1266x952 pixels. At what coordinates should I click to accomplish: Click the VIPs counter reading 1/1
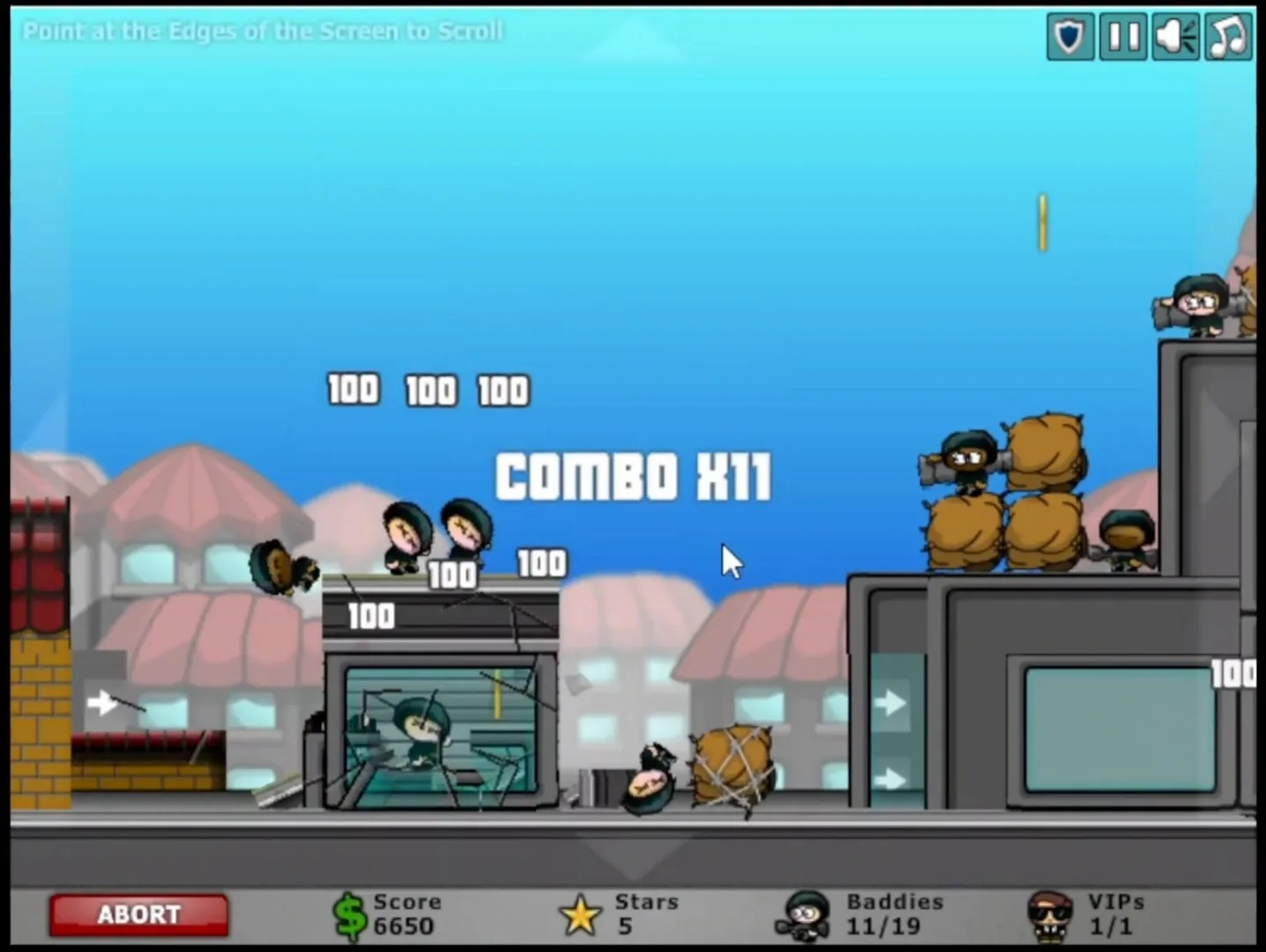point(1113,926)
